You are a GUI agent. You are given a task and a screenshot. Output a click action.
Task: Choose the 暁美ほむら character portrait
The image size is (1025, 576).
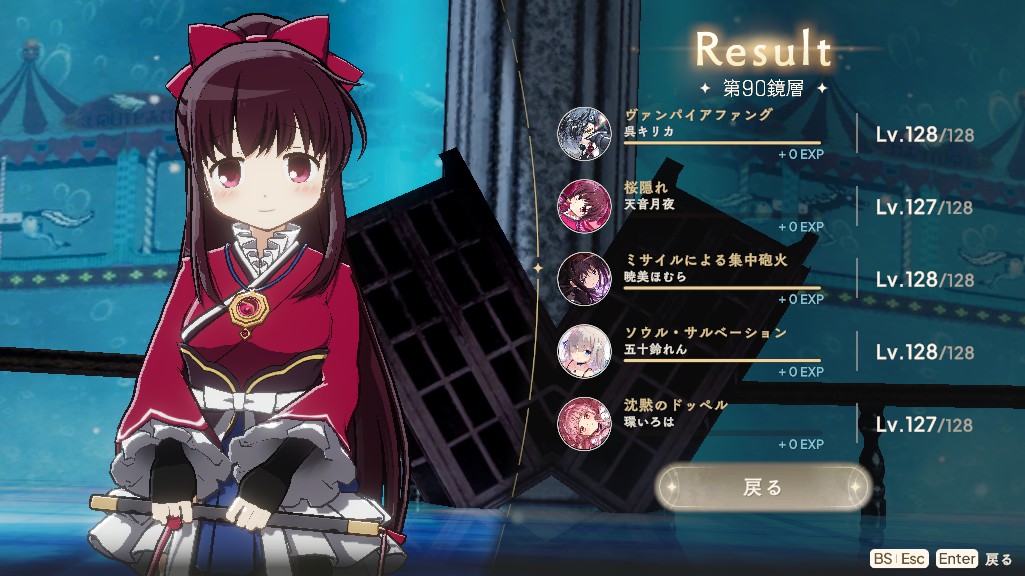(x=582, y=278)
